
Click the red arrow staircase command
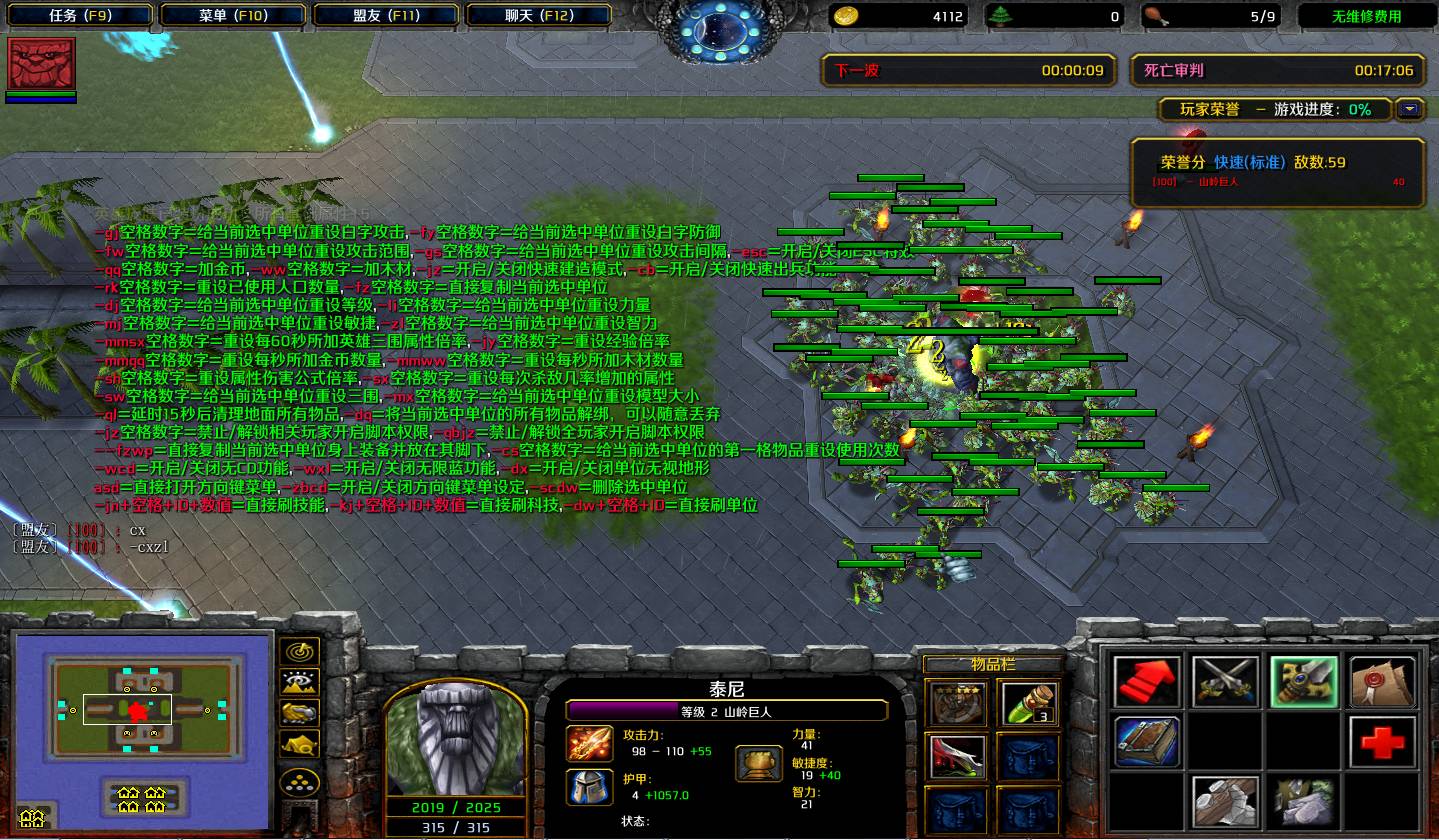pos(1147,682)
